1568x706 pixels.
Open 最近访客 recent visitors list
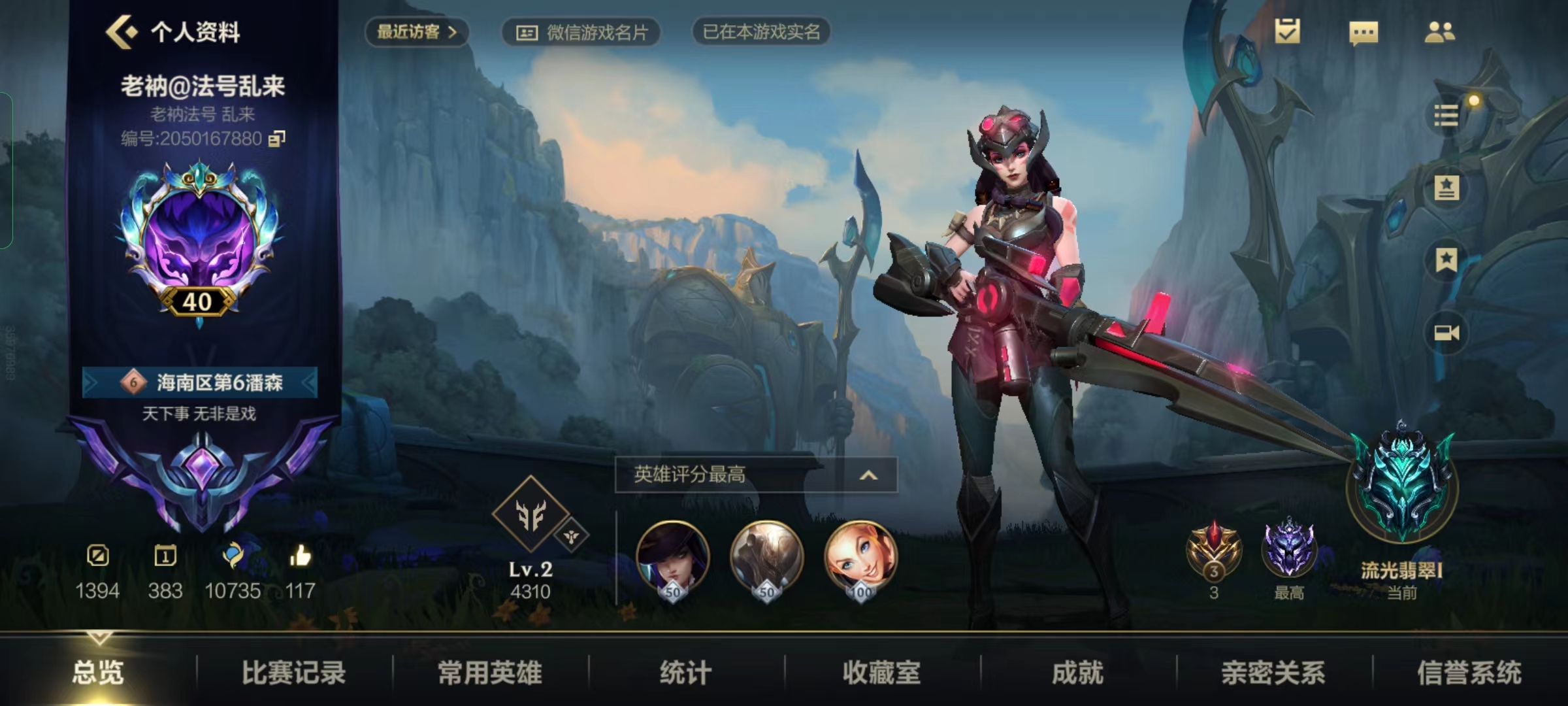coord(416,31)
